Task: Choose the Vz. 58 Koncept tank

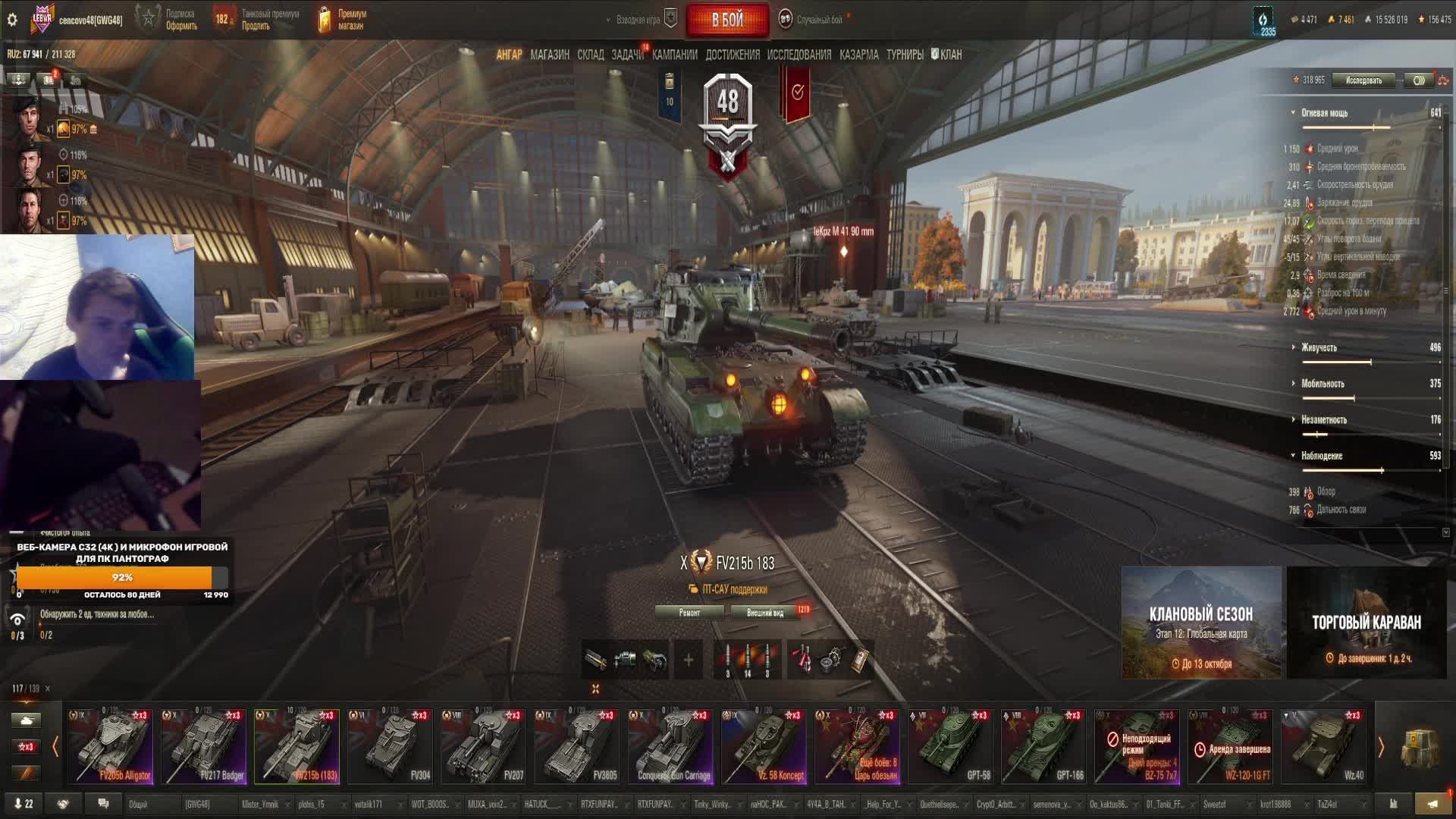Action: [x=763, y=746]
